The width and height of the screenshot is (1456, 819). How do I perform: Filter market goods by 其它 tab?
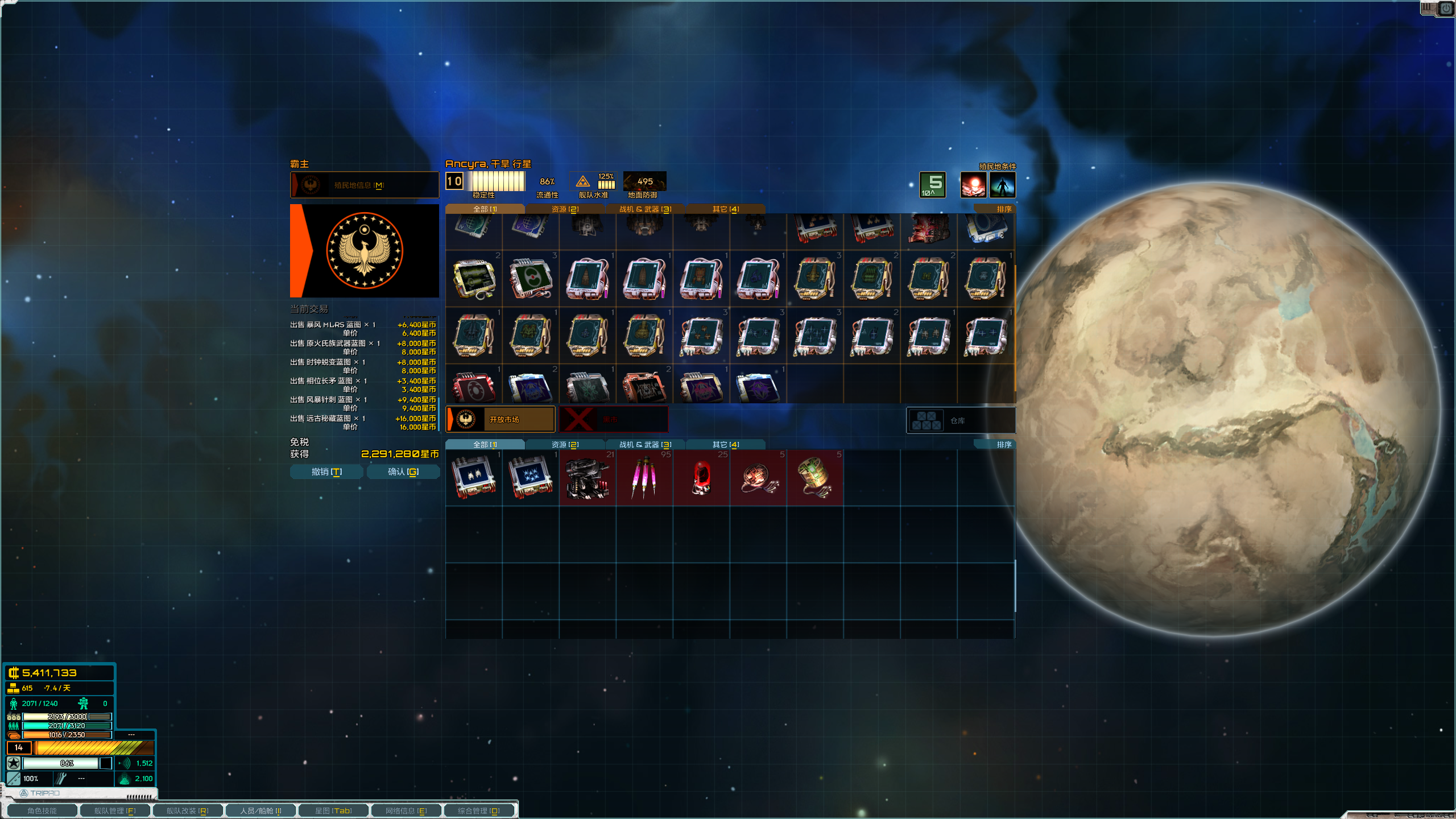tap(725, 209)
